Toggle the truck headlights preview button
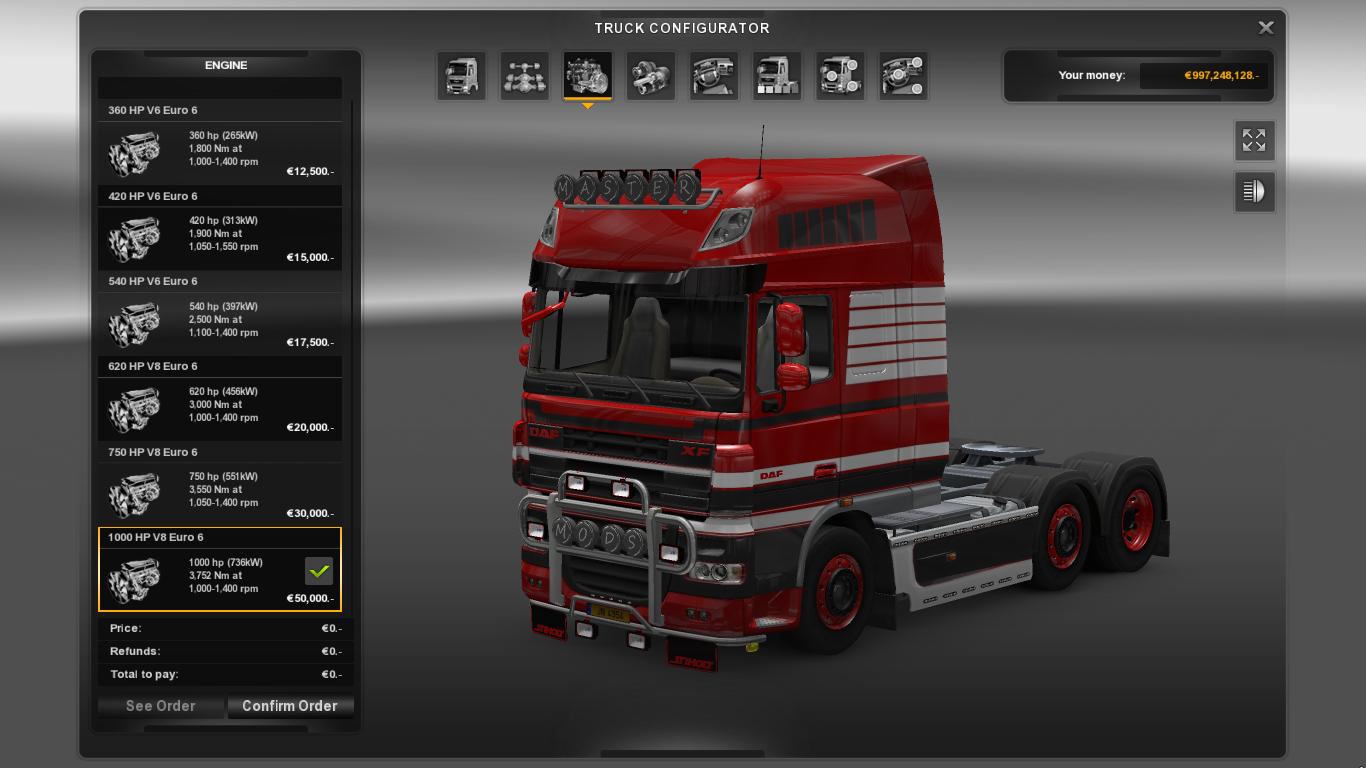1366x768 pixels. coord(1254,191)
